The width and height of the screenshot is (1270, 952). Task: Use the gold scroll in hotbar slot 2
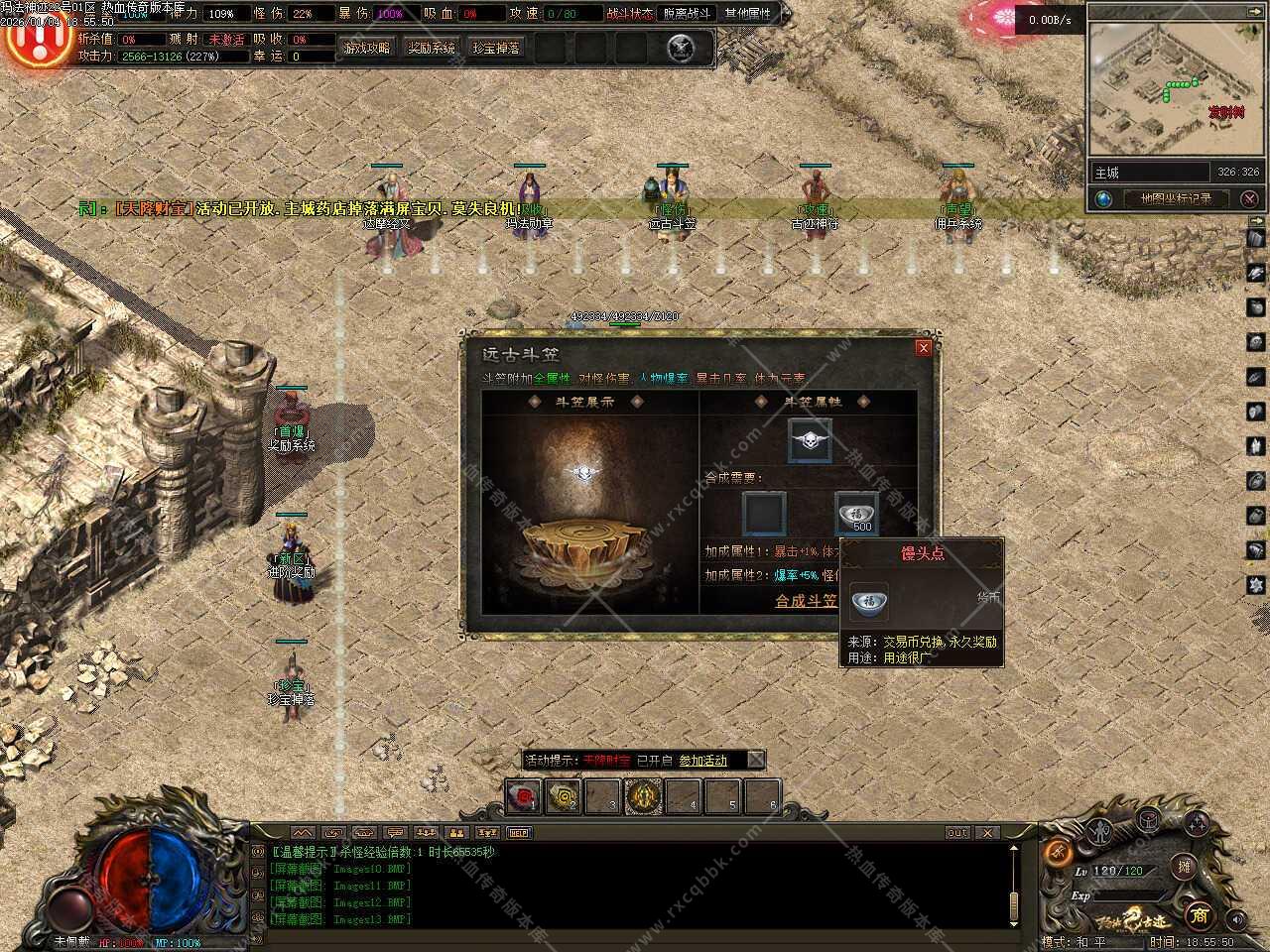point(564,795)
